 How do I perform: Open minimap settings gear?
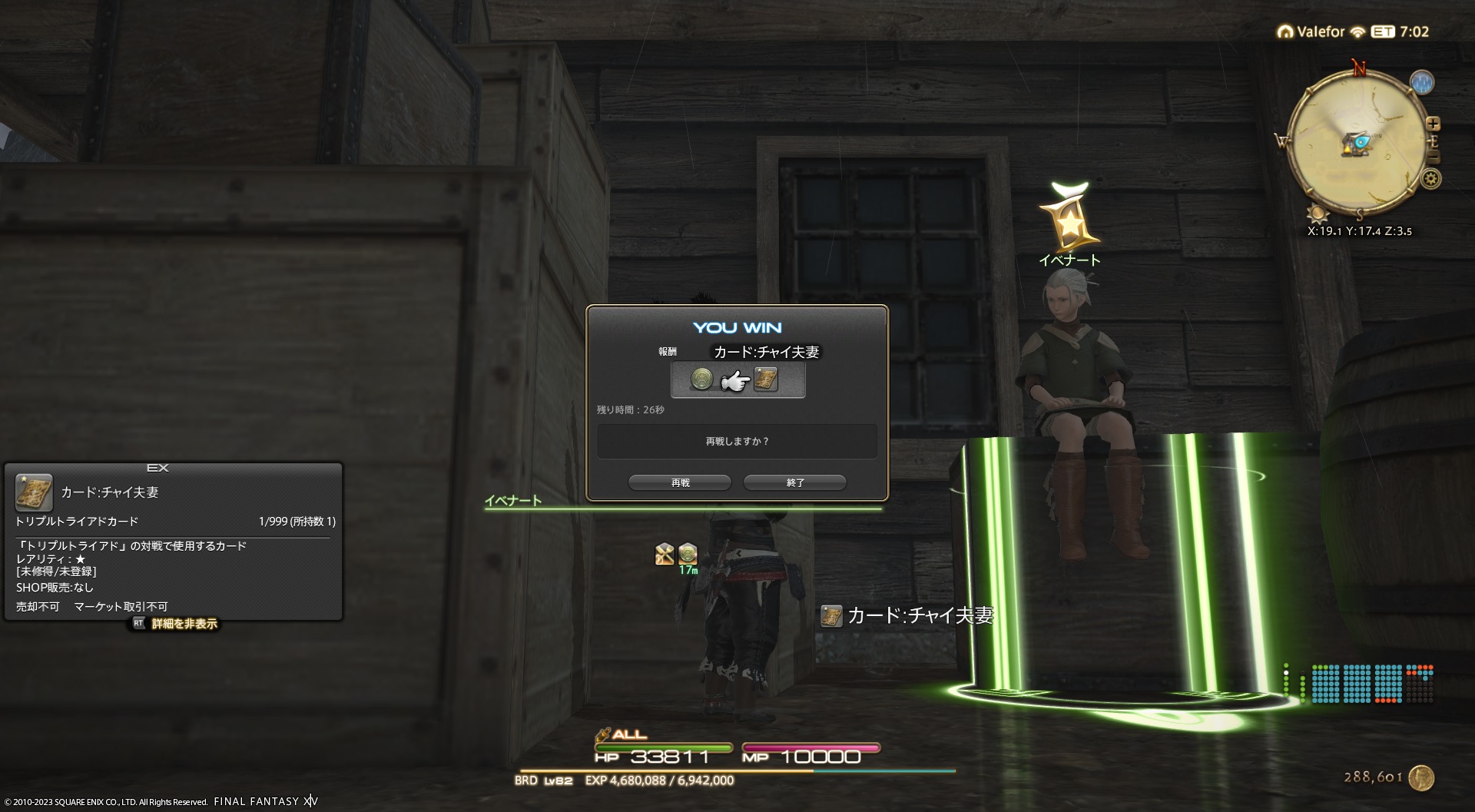[1430, 179]
